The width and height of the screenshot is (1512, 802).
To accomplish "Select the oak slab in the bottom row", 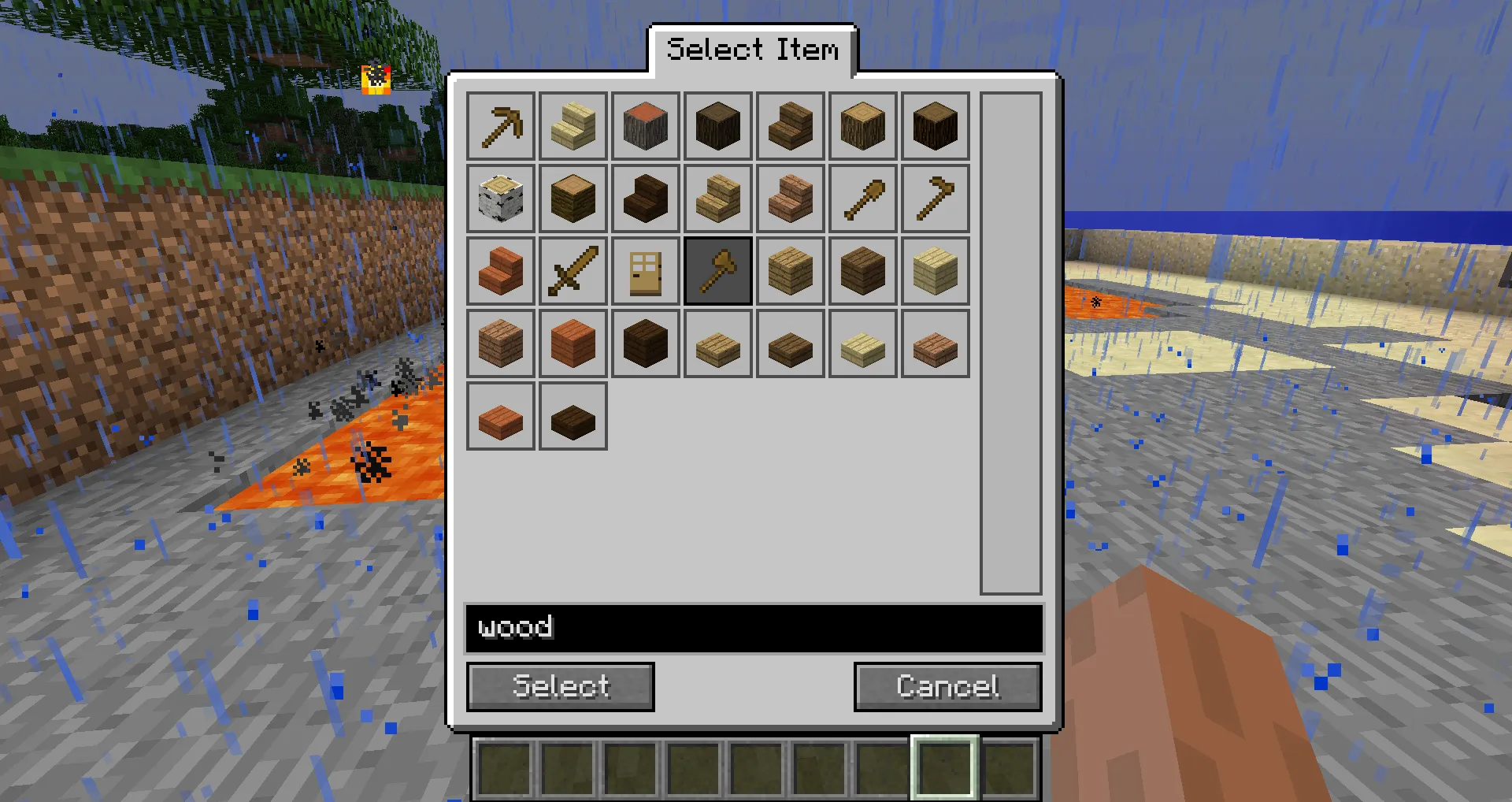I will coord(717,343).
